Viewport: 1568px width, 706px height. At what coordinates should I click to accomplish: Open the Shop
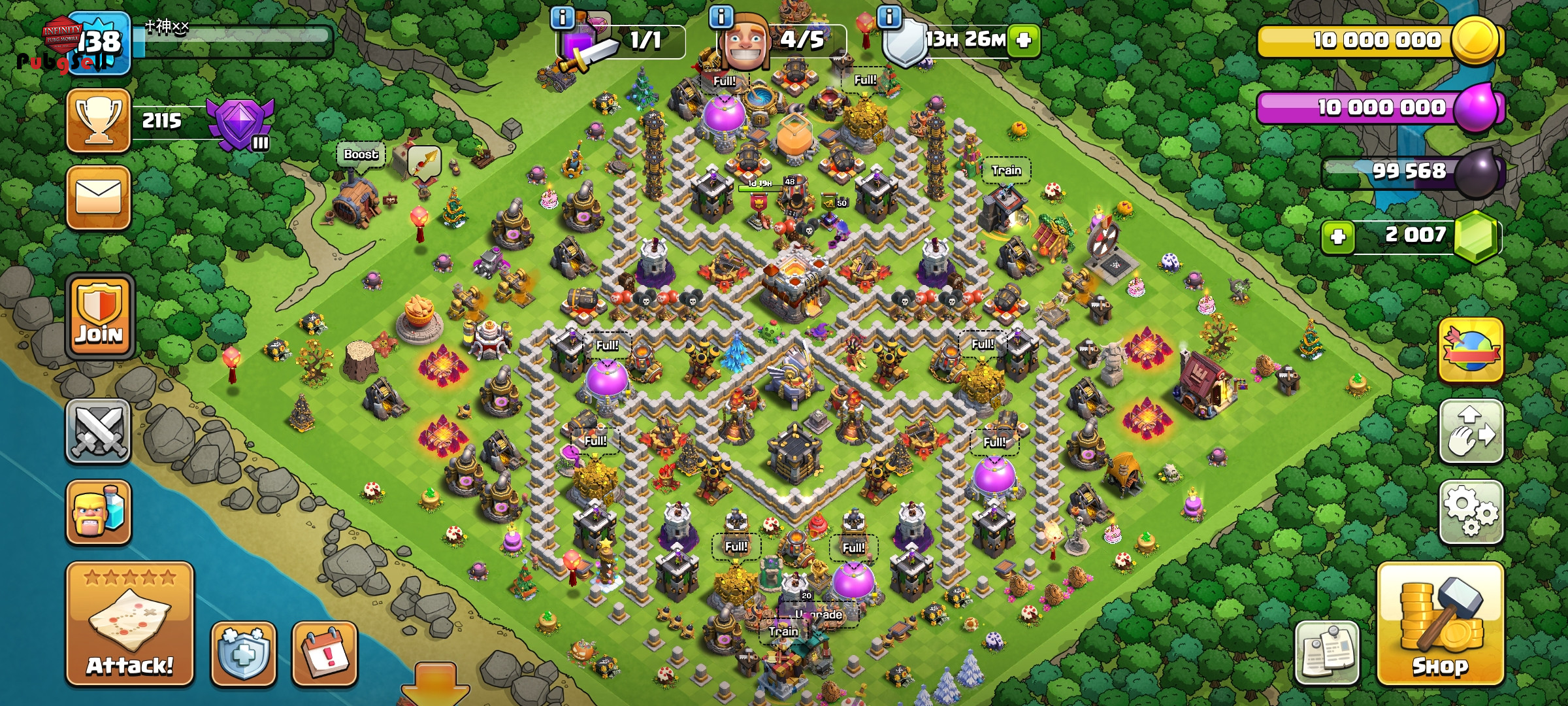[1440, 623]
